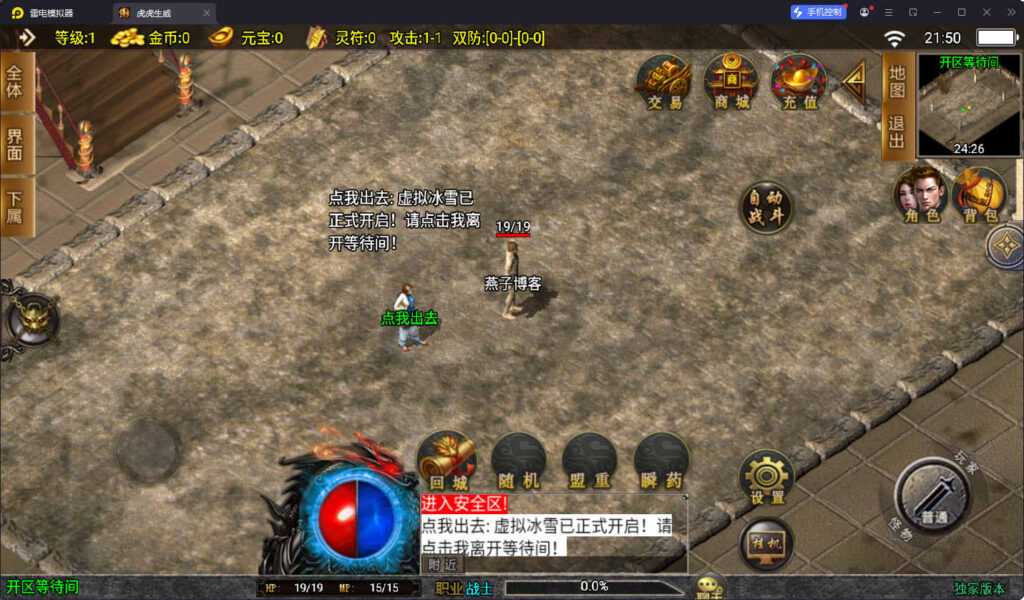Use the 瞬药 instant potion slot
Image resolution: width=1024 pixels, height=600 pixels.
pos(661,460)
